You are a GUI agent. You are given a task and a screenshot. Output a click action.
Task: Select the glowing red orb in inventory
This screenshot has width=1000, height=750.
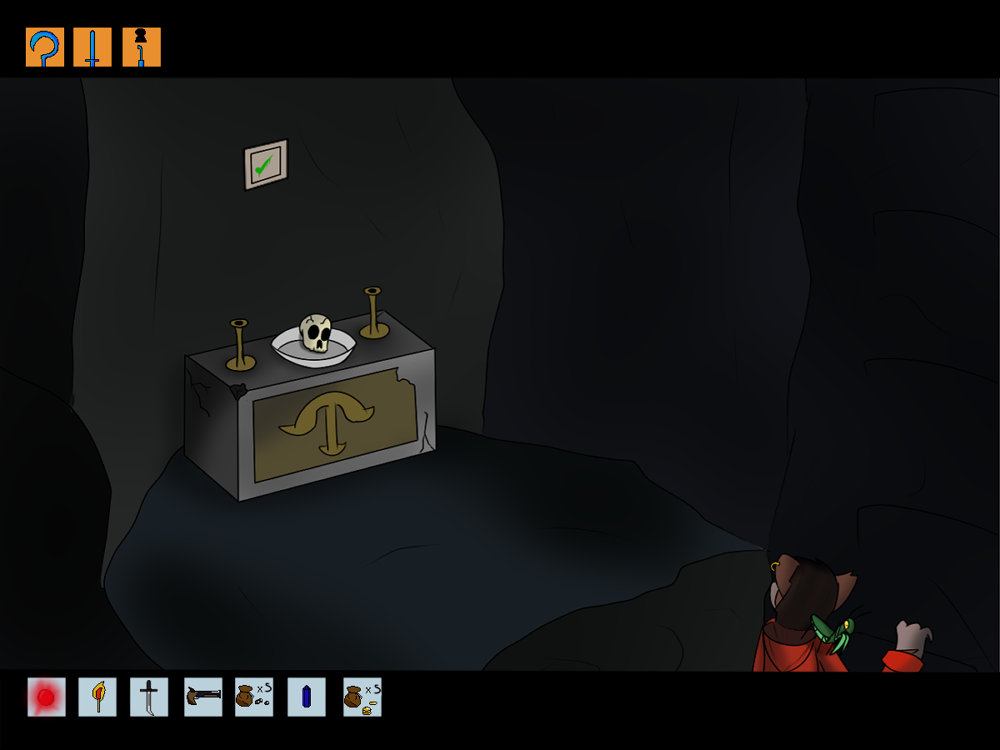[46, 697]
